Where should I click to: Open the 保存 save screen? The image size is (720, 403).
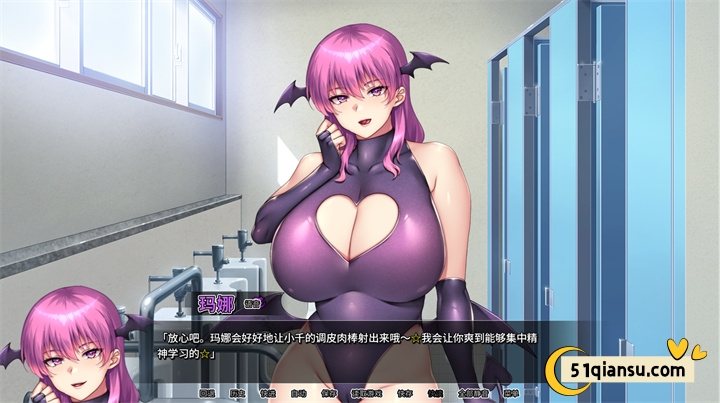tap(329, 394)
